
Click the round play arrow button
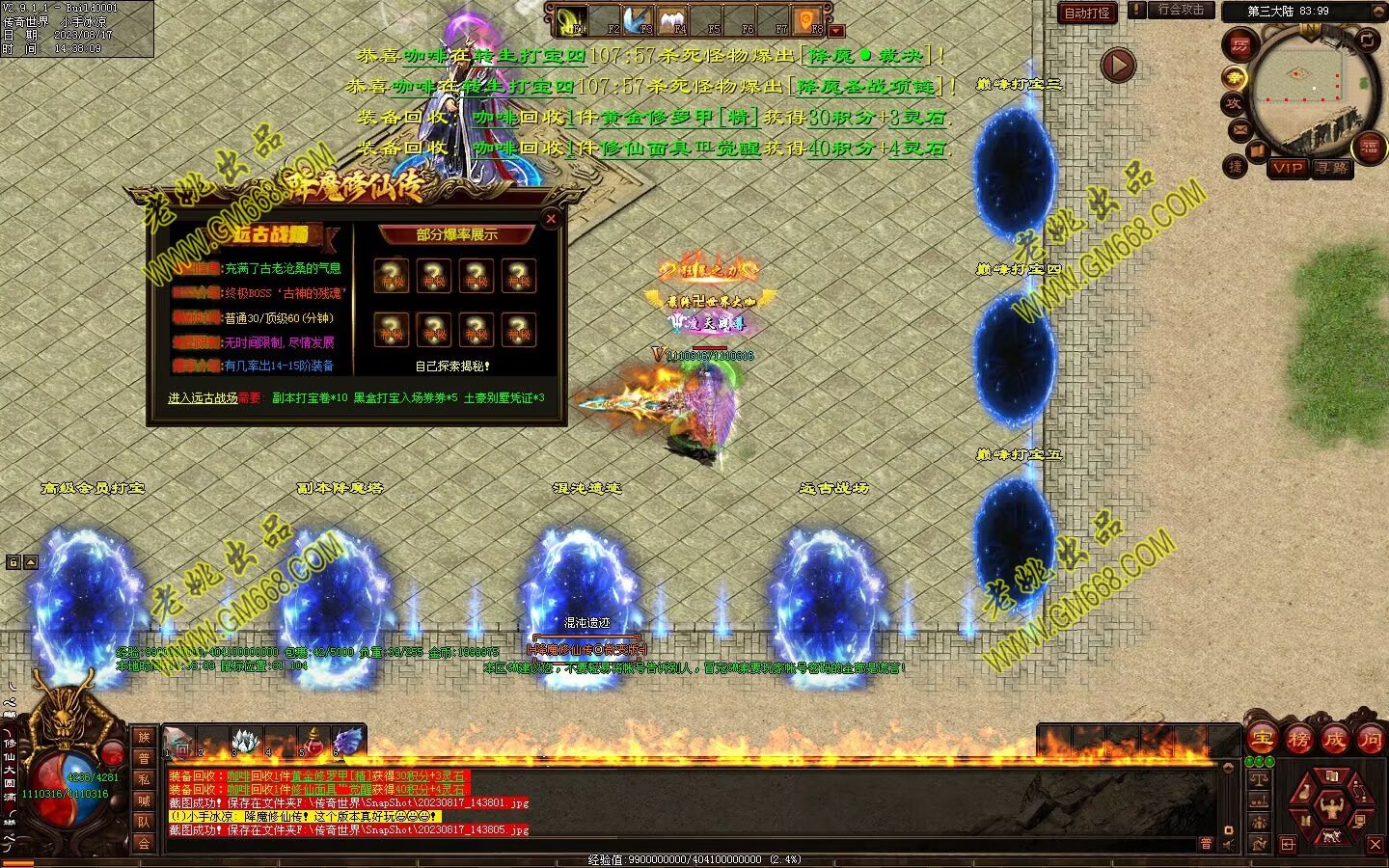pos(1118,66)
